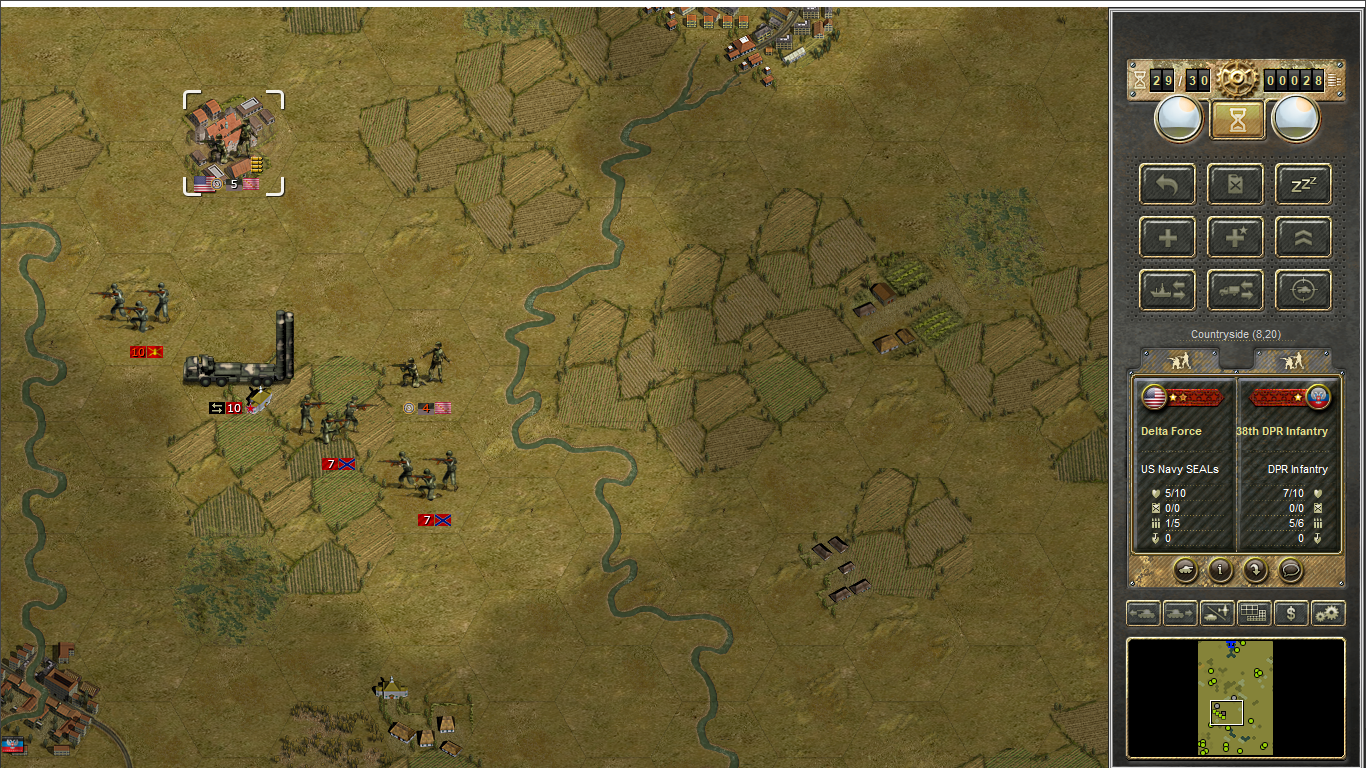Click the tank crosshair targeting button
Screen dimensions: 1366x768
click(x=1303, y=290)
